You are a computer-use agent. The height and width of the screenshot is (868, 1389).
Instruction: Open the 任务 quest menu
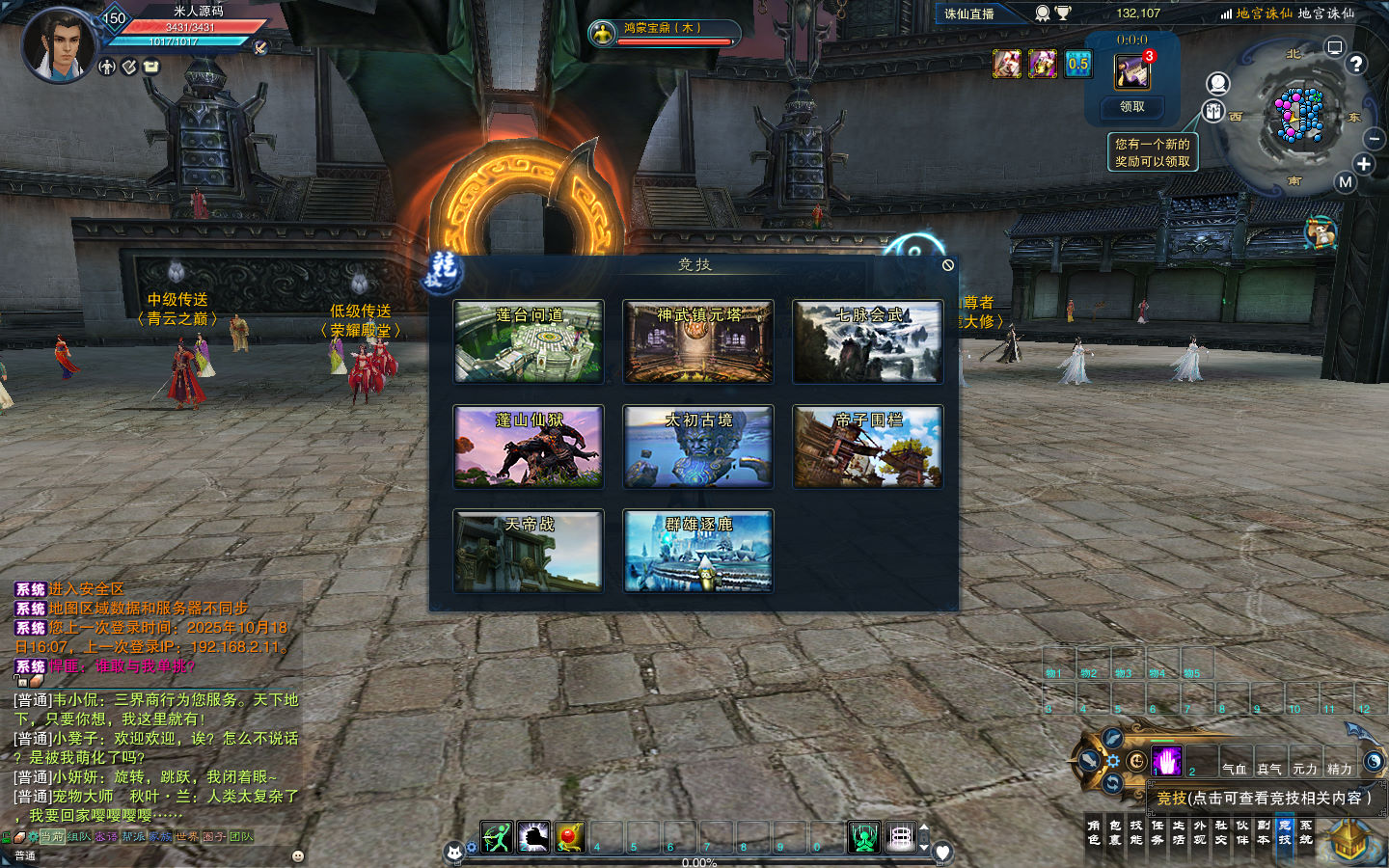click(x=1157, y=832)
